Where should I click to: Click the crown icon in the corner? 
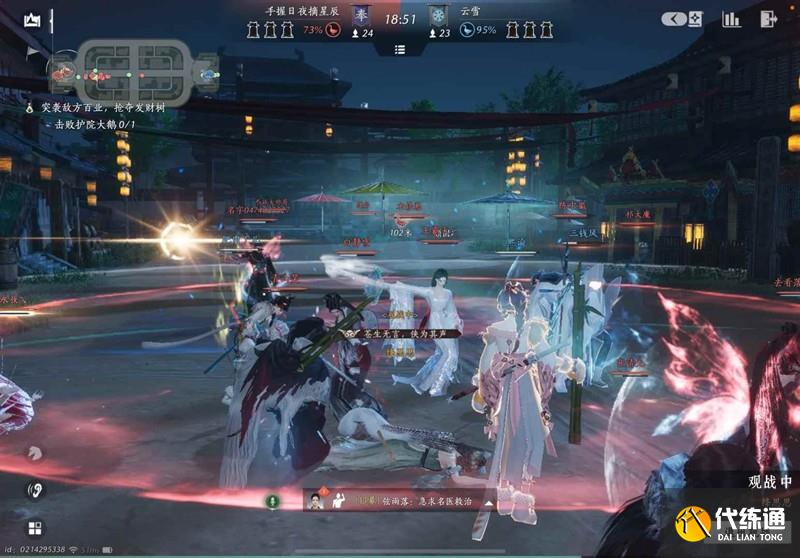[33, 19]
